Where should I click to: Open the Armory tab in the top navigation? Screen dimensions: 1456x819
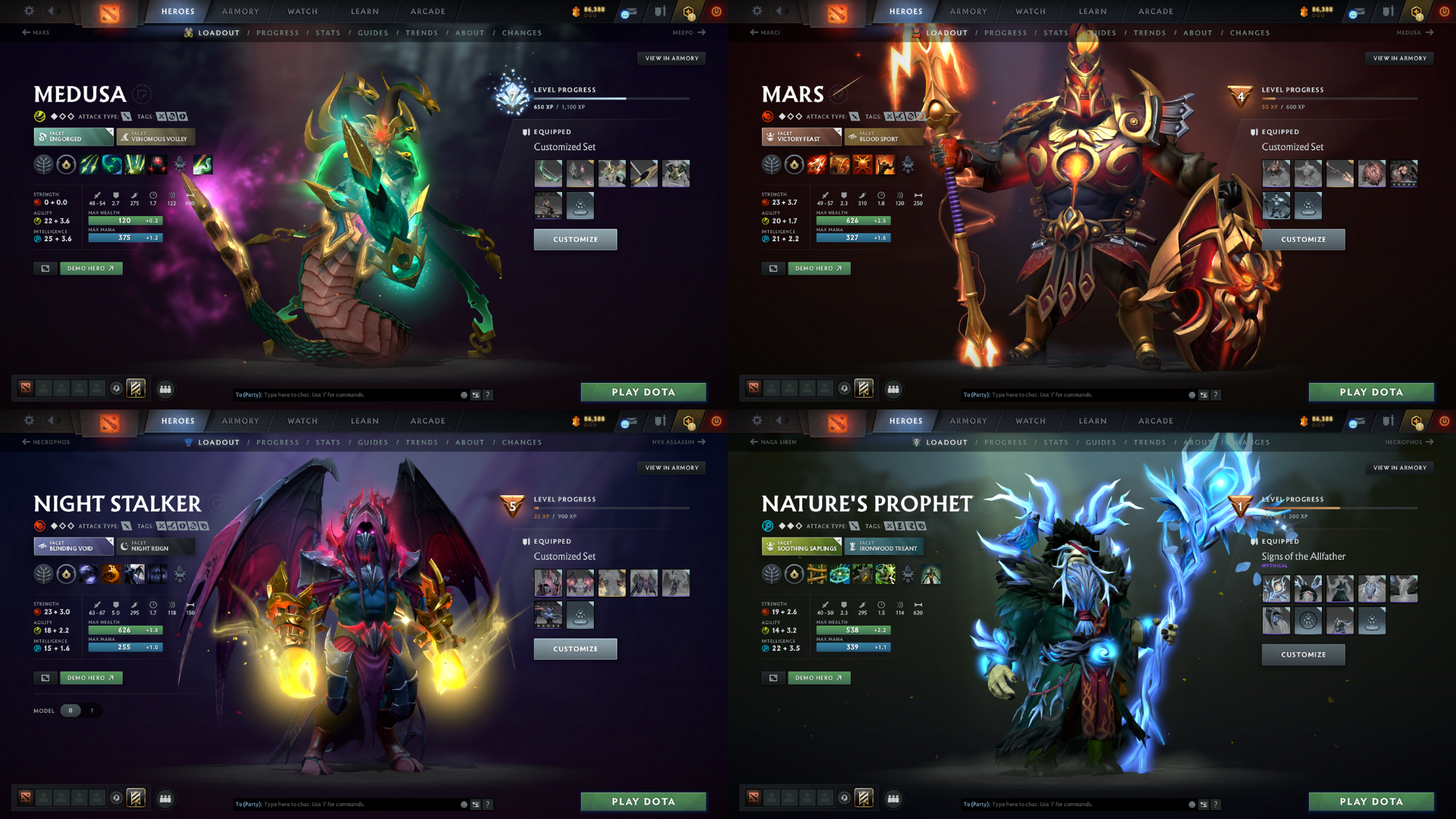[x=240, y=11]
